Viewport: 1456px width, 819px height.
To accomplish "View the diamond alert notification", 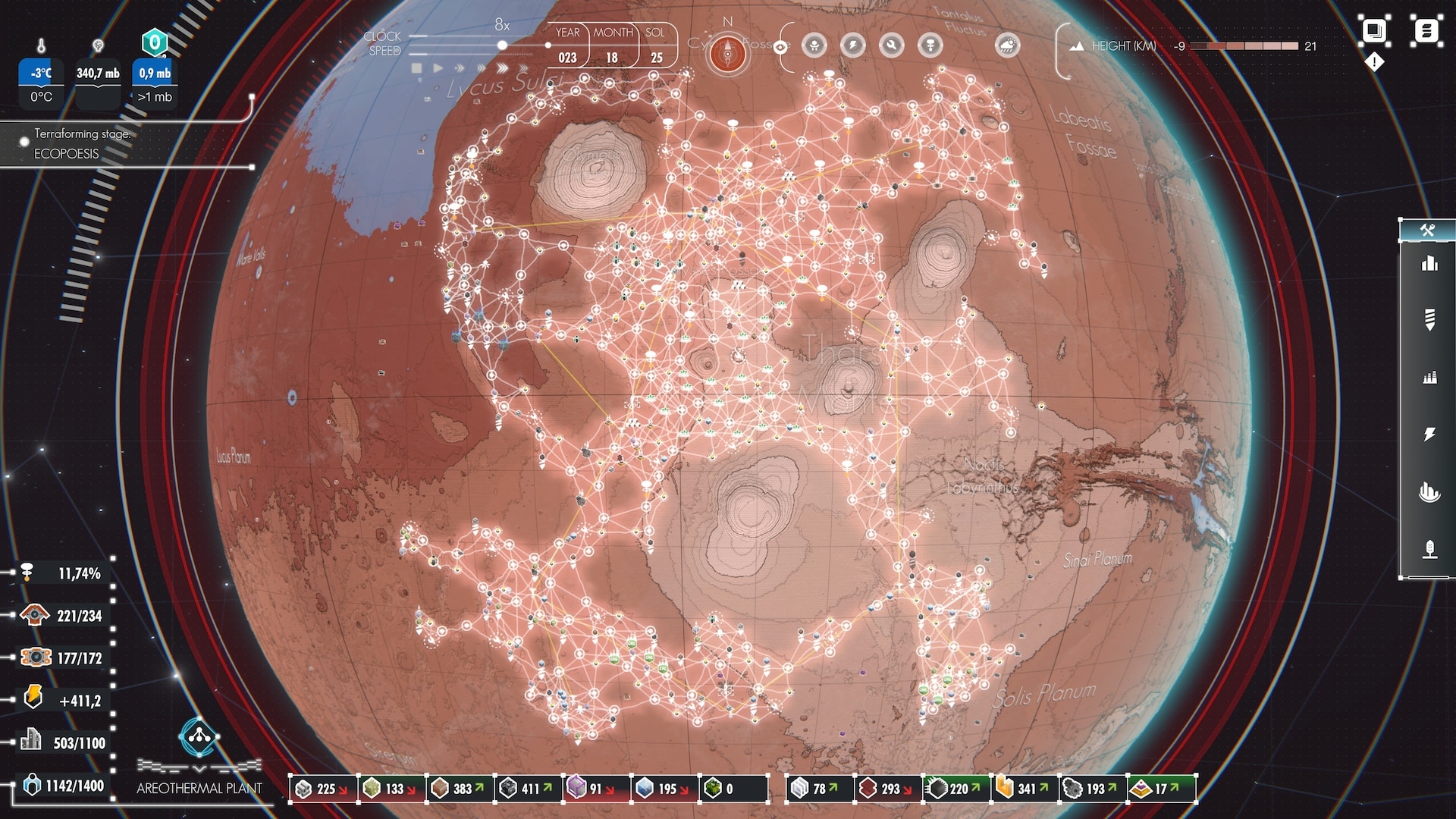I will (x=1374, y=62).
